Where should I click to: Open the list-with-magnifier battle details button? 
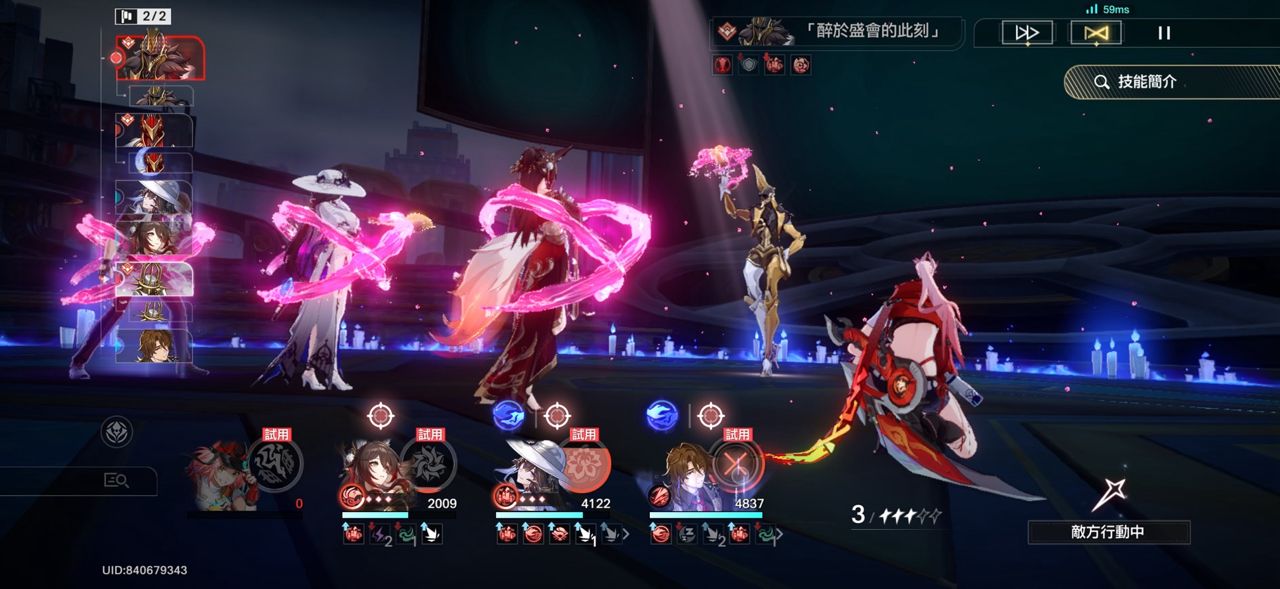click(x=117, y=481)
